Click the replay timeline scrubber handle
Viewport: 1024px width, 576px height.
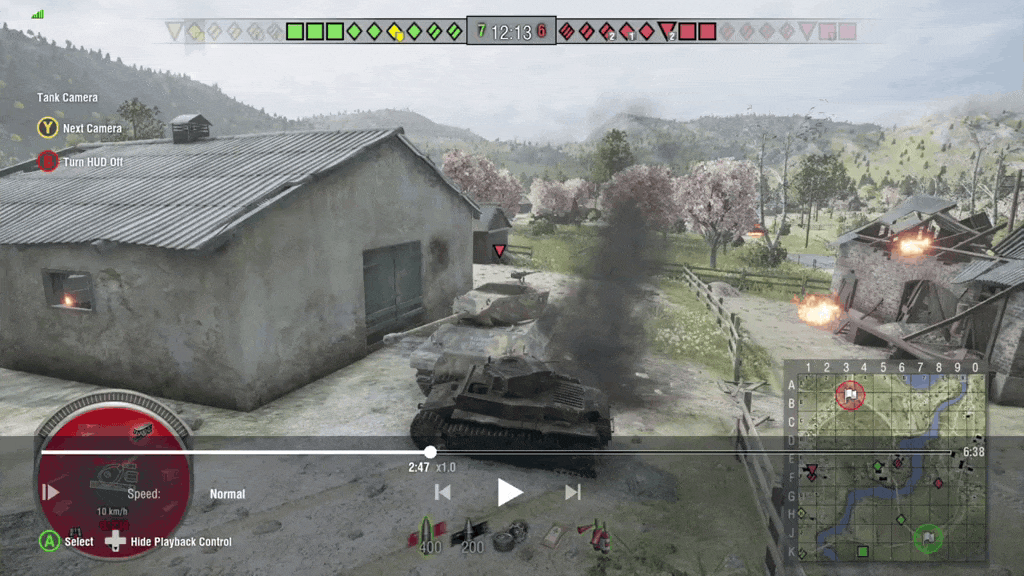pyautogui.click(x=430, y=452)
